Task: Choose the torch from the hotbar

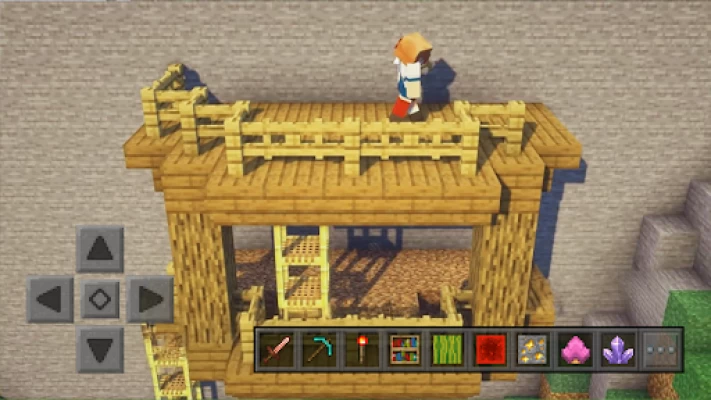Action: click(x=361, y=349)
